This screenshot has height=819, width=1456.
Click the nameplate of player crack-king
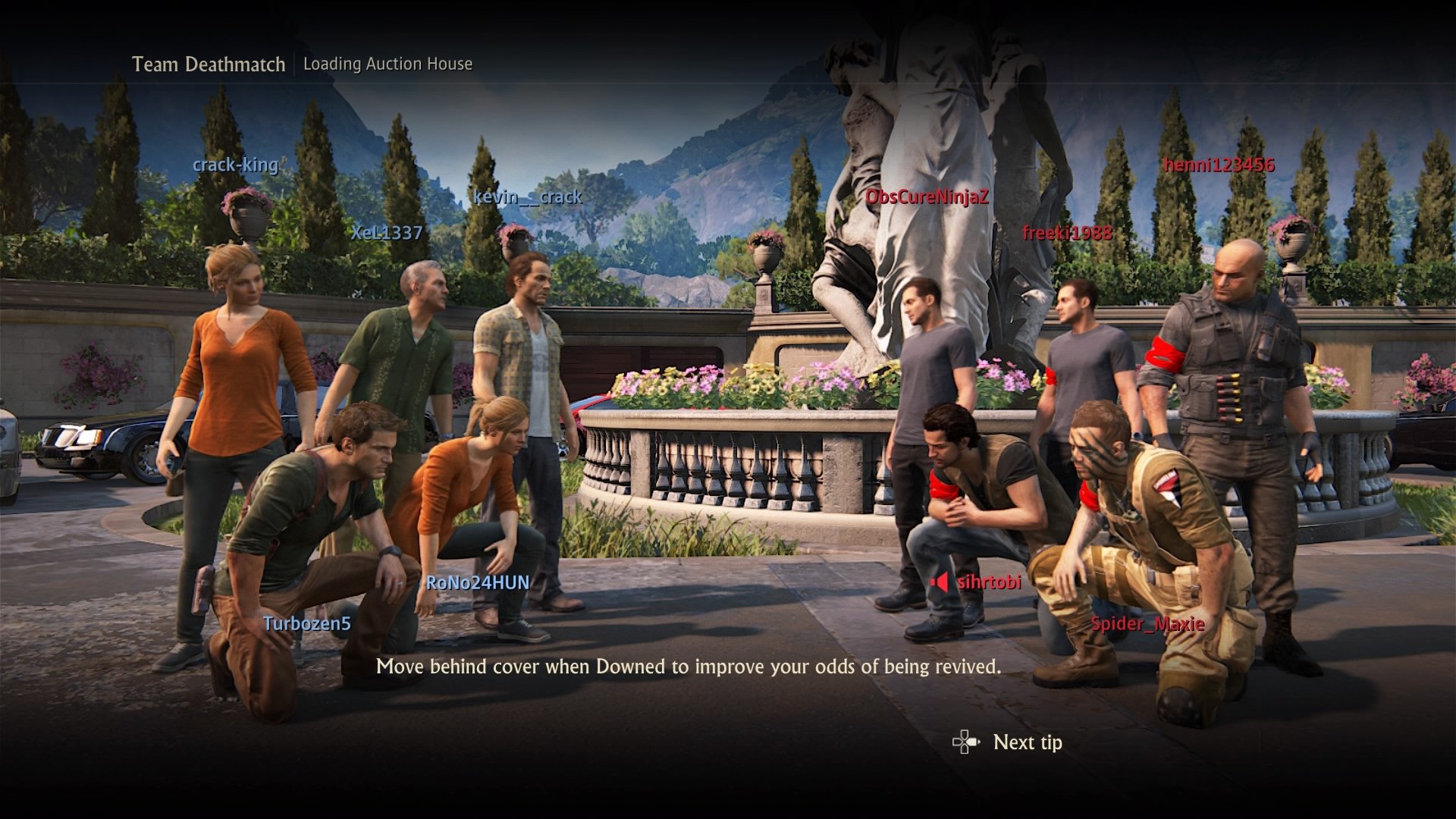click(x=235, y=165)
